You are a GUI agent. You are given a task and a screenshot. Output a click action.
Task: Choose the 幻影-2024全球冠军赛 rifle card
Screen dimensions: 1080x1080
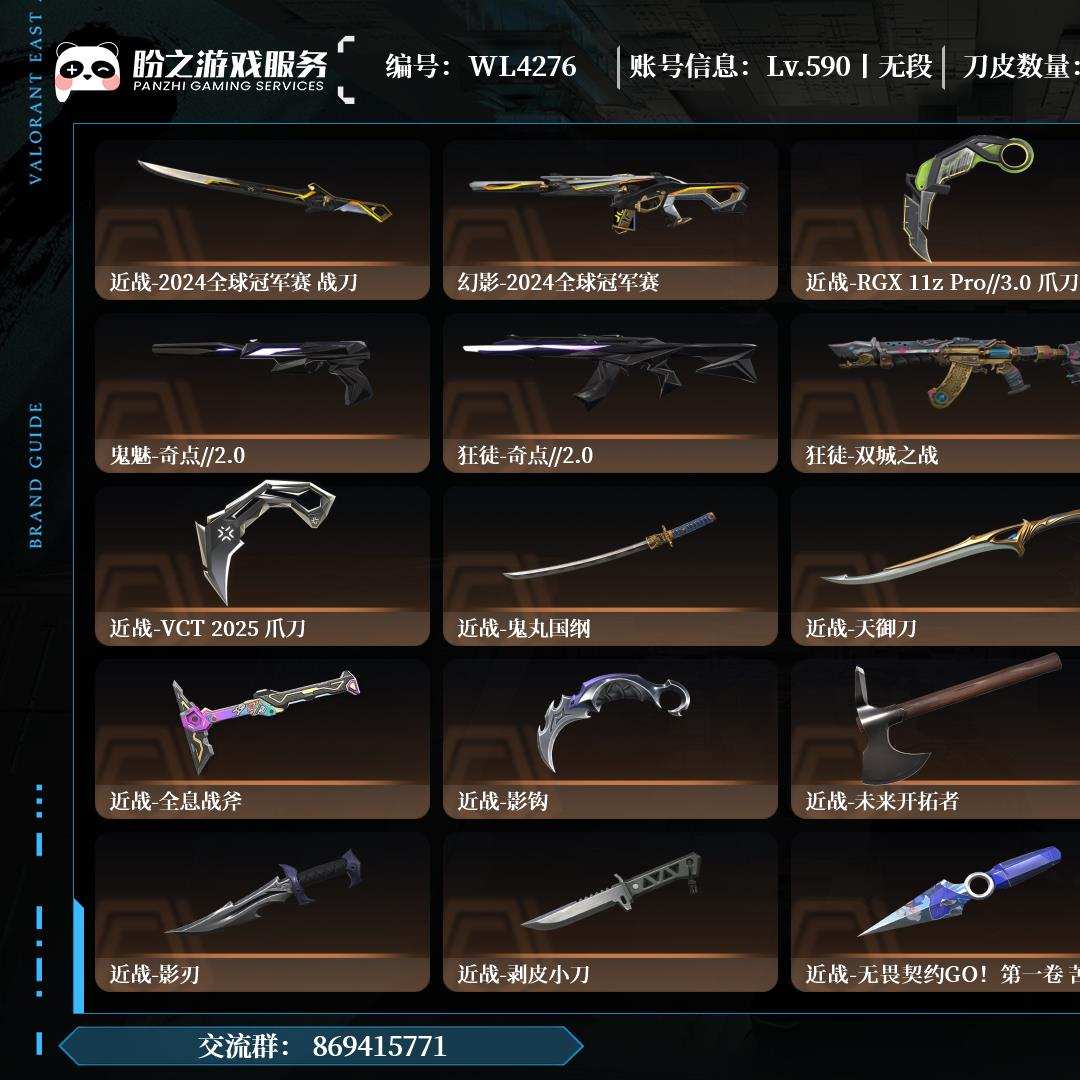pyautogui.click(x=610, y=220)
